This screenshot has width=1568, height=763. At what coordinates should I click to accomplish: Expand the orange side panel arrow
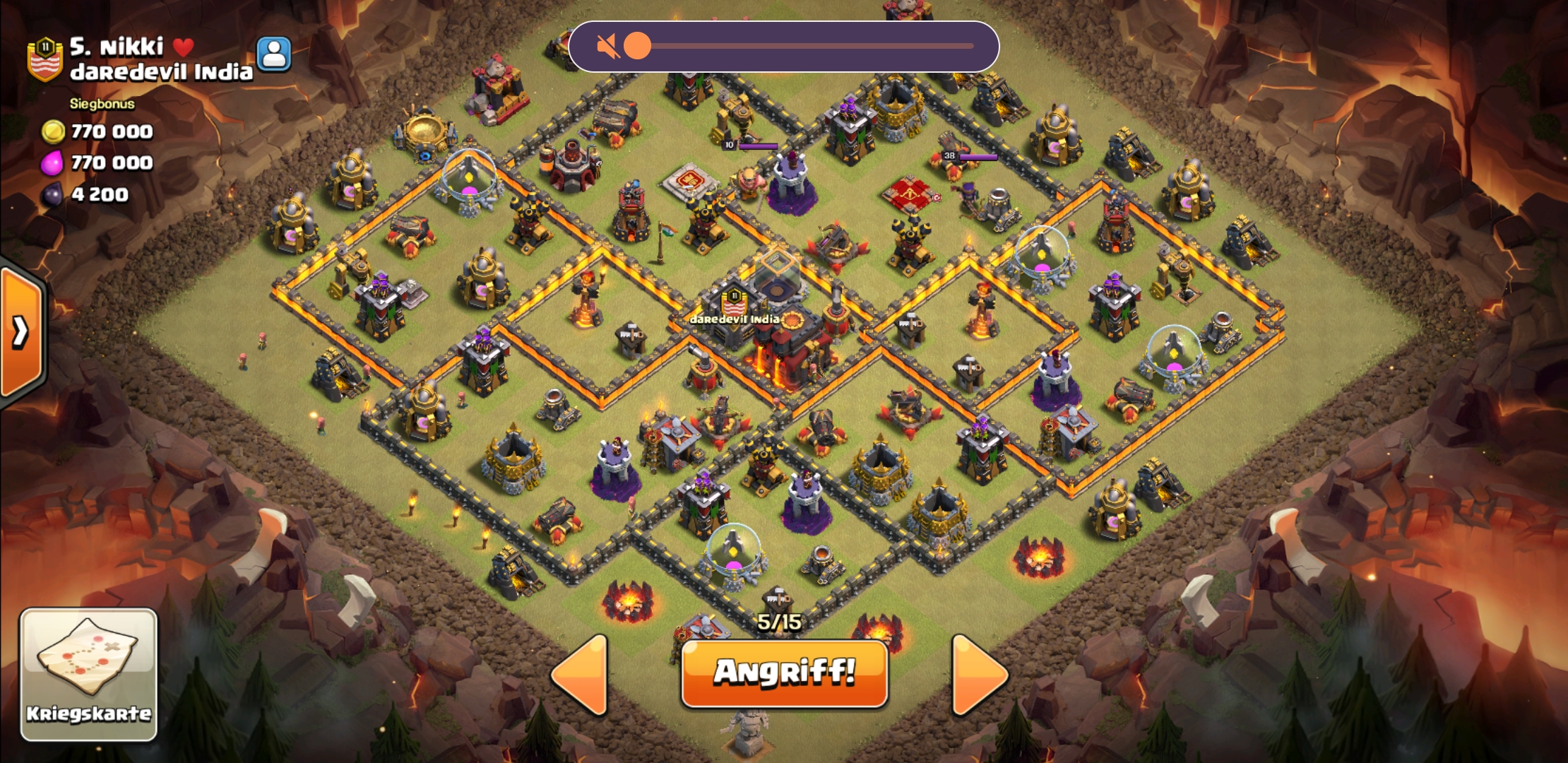point(21,331)
